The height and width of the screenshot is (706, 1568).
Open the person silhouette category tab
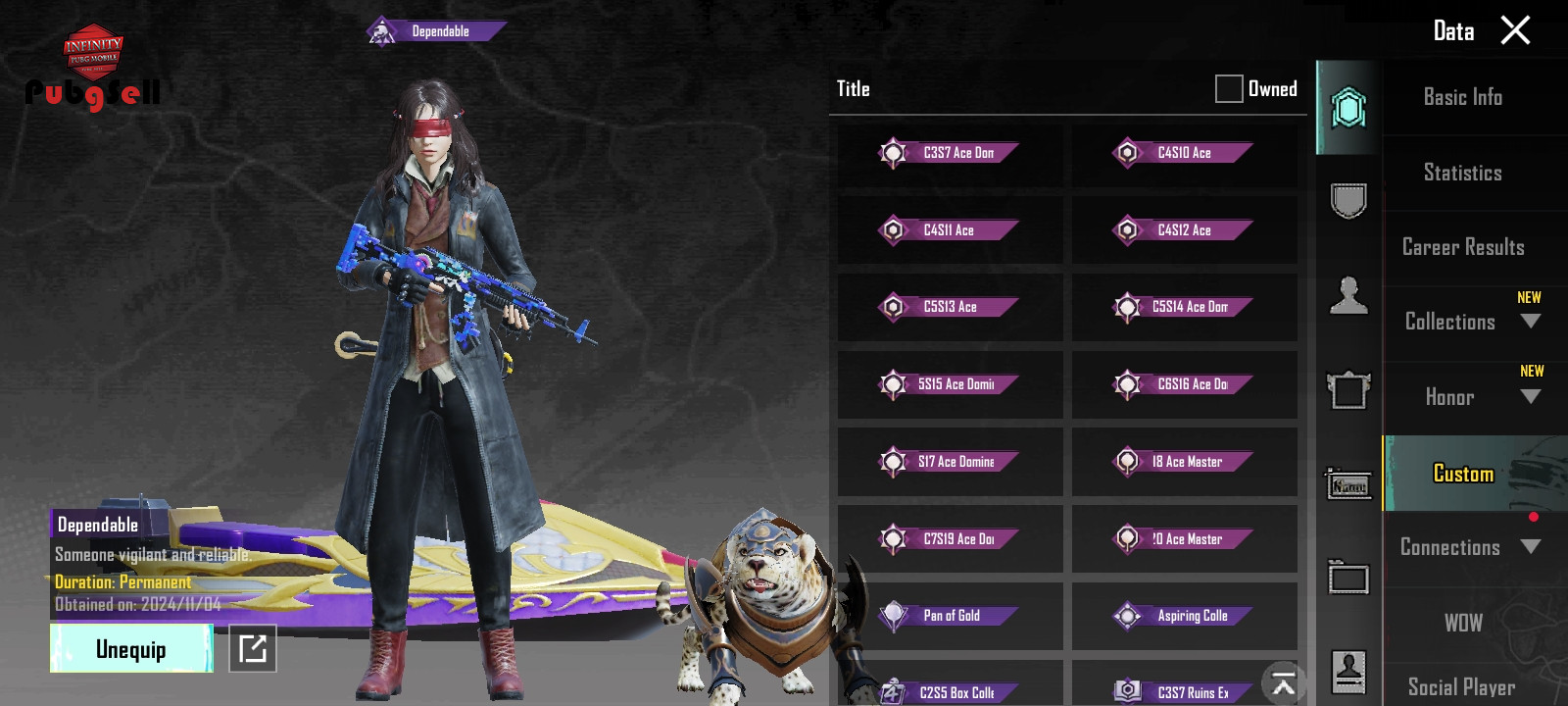(1348, 295)
